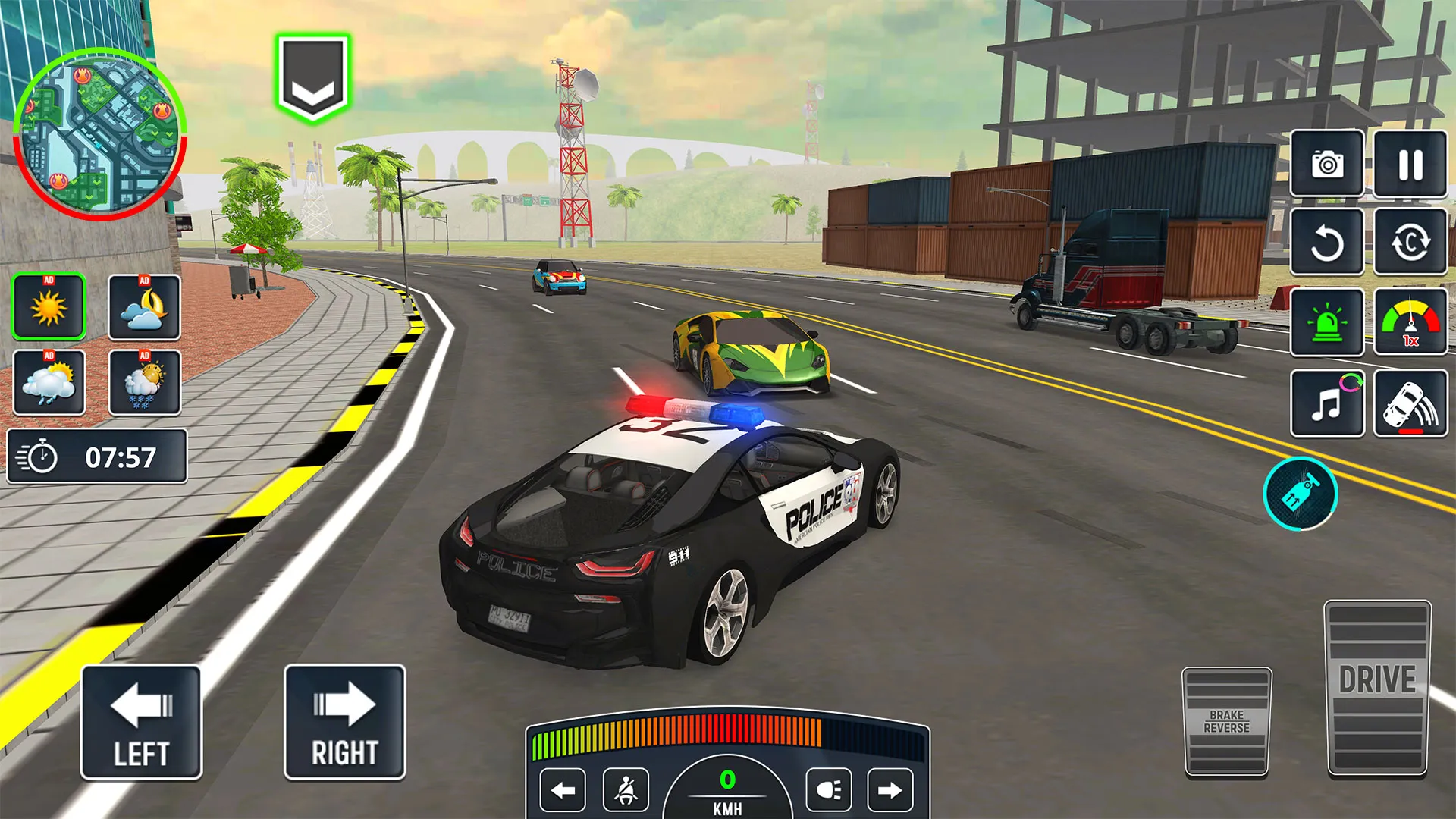
Task: Toggle the police siren light
Action: point(1327,323)
